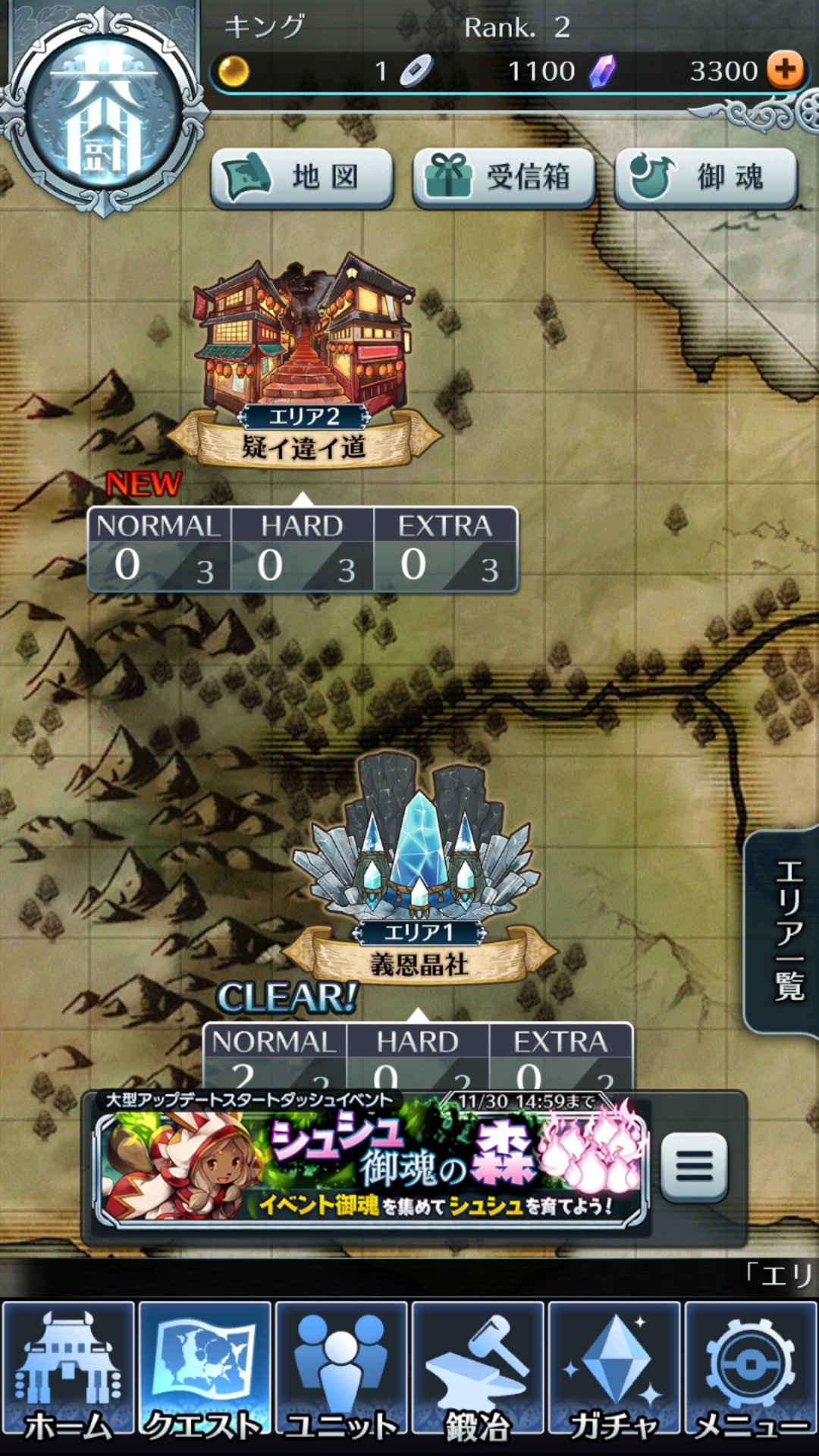The height and width of the screenshot is (1456, 819).
Task: Open the 地図 map button
Action: tap(302, 177)
